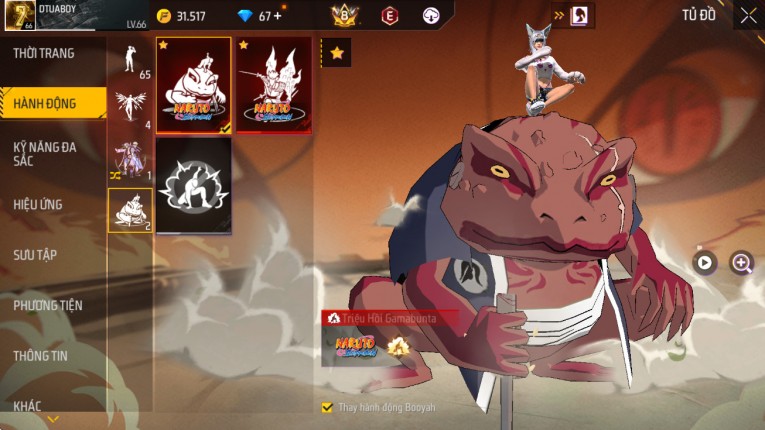The height and width of the screenshot is (430, 765).
Task: Pick the second Naruto emote tile
Action: coord(273,85)
